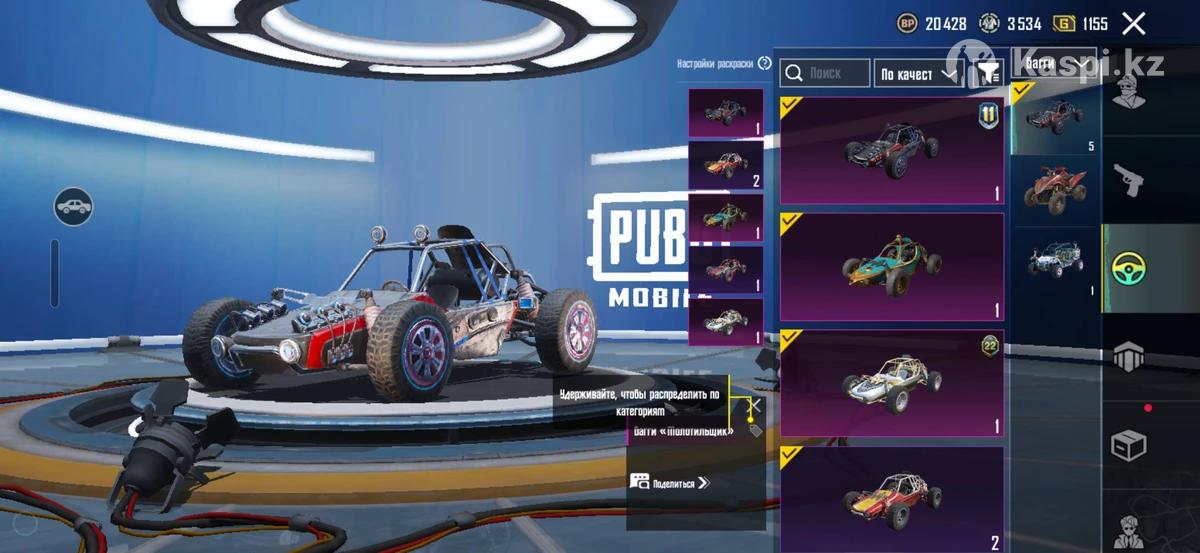Open the По качест sort dropdown
Image resolution: width=1200 pixels, height=553 pixels.
(x=918, y=74)
